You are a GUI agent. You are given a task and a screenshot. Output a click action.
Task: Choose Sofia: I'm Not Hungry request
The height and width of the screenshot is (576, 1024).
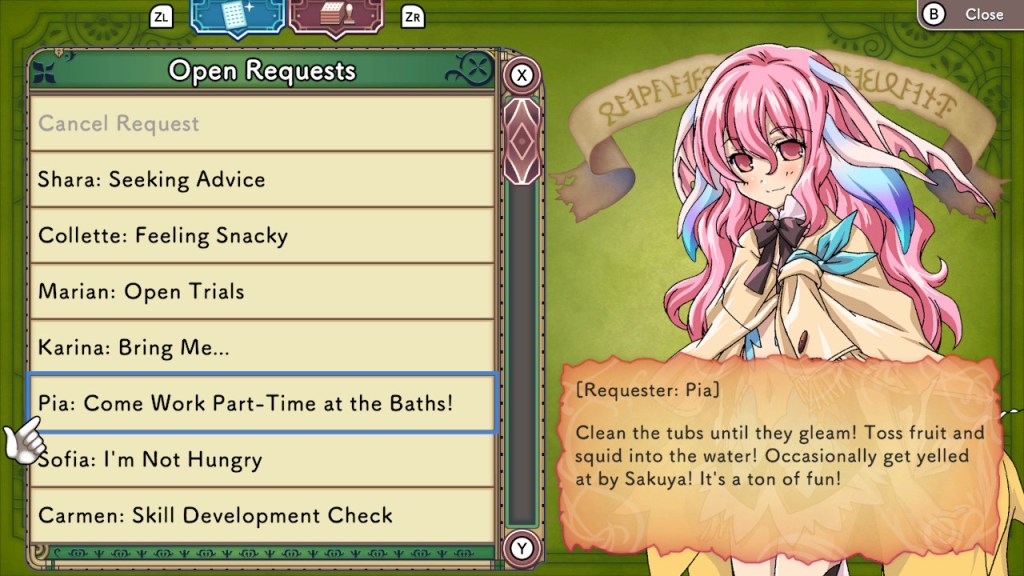[262, 460]
